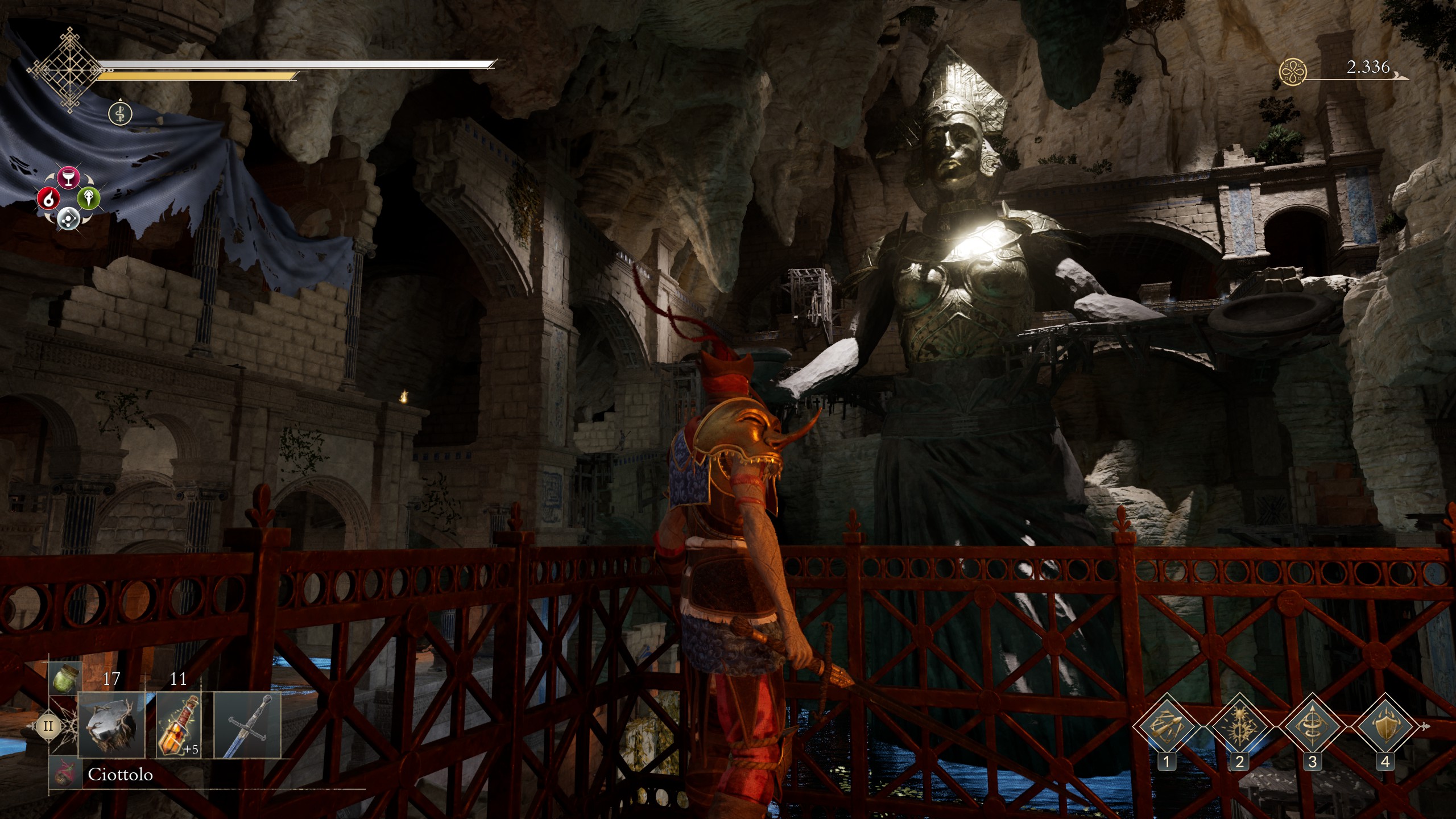Select the equipped sword weapon slot

tap(247, 725)
